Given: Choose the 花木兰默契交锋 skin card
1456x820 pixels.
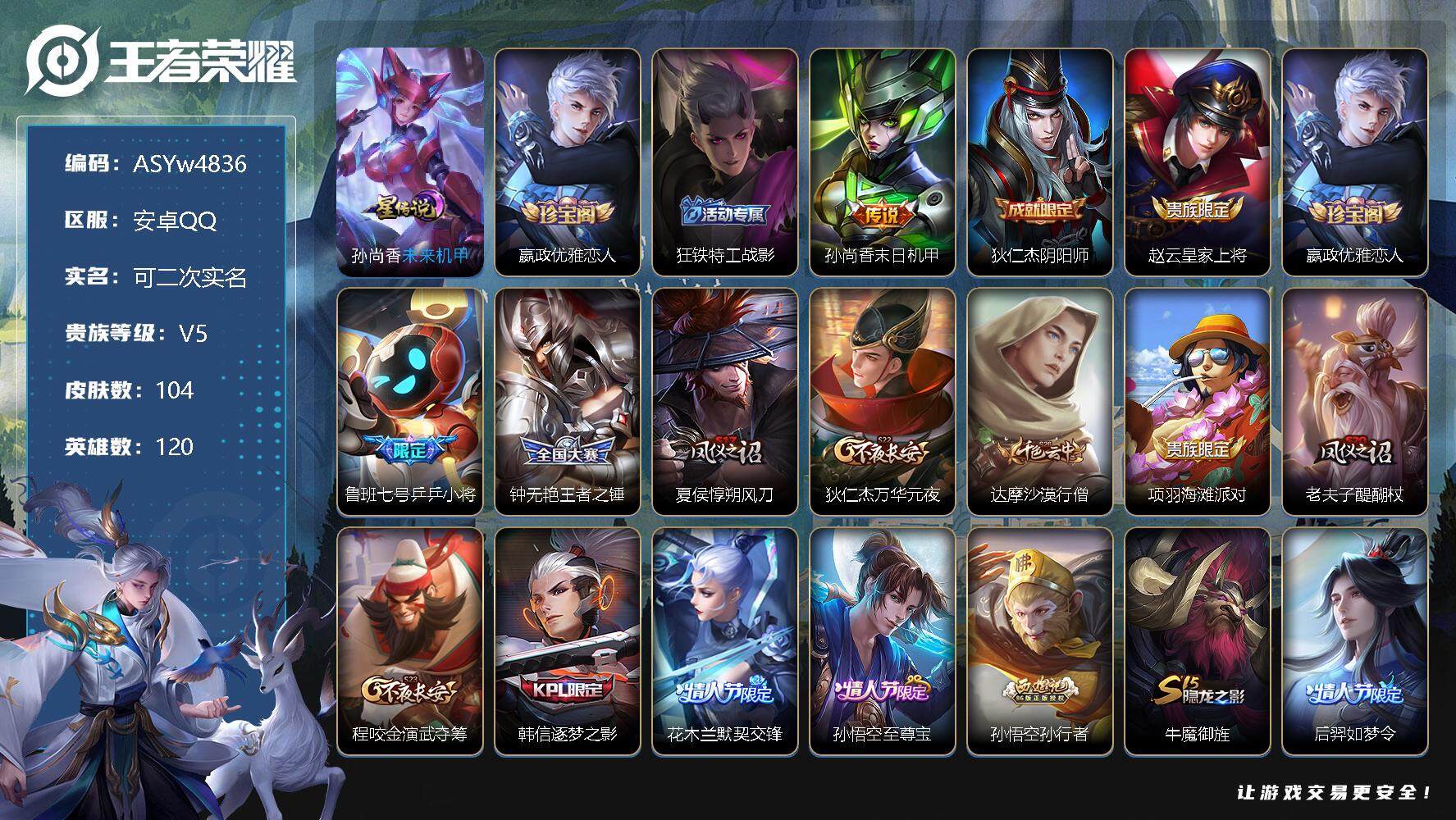Looking at the screenshot, I should tap(725, 640).
